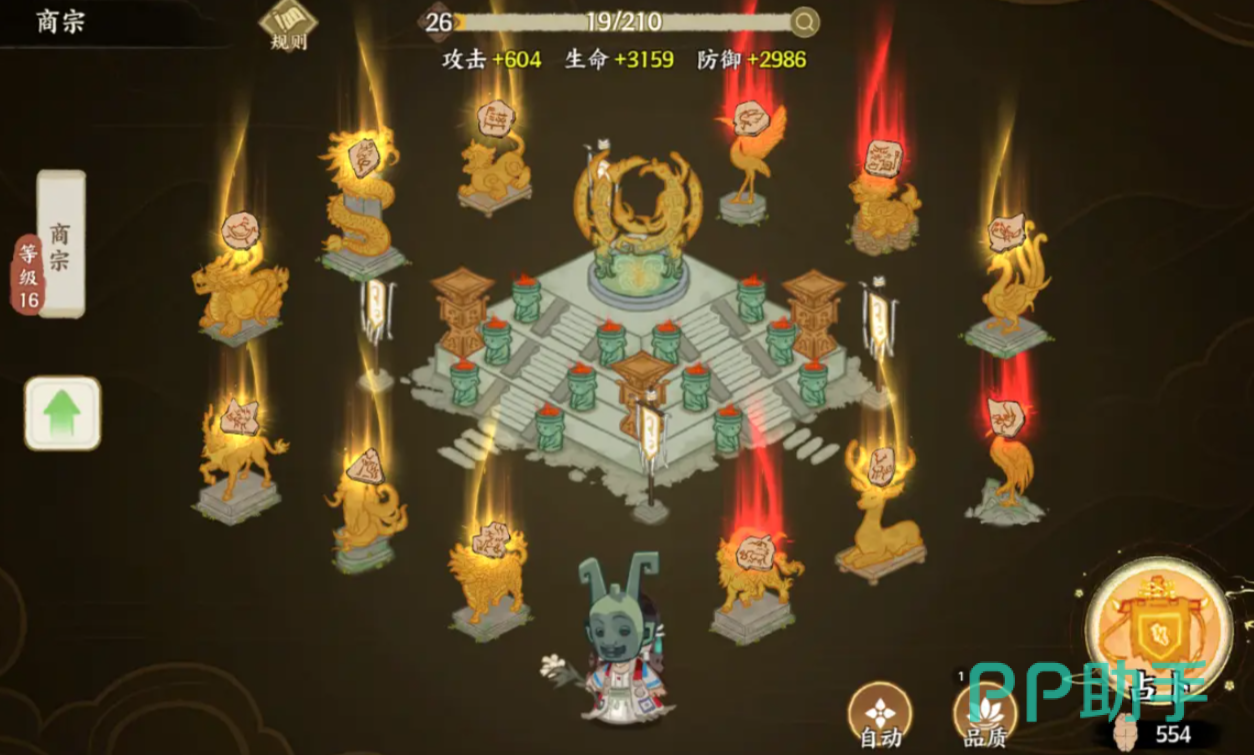The height and width of the screenshot is (755, 1254).
Task: Click the magnifier icon beside the progress bar
Action: click(x=804, y=22)
